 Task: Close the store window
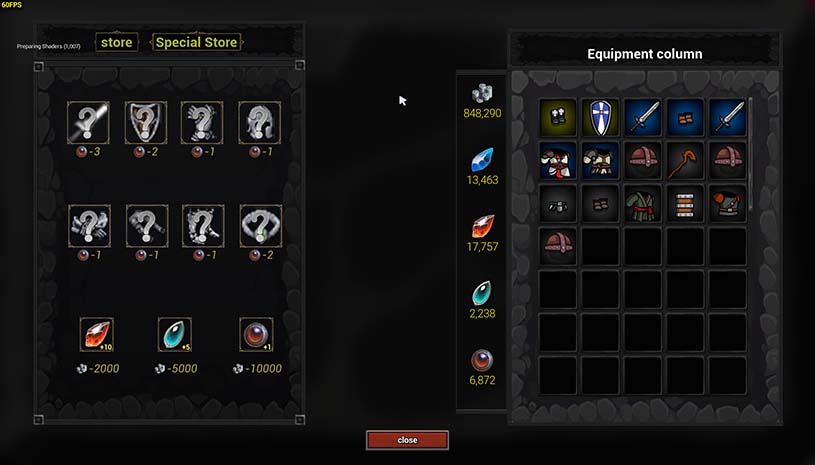click(407, 440)
